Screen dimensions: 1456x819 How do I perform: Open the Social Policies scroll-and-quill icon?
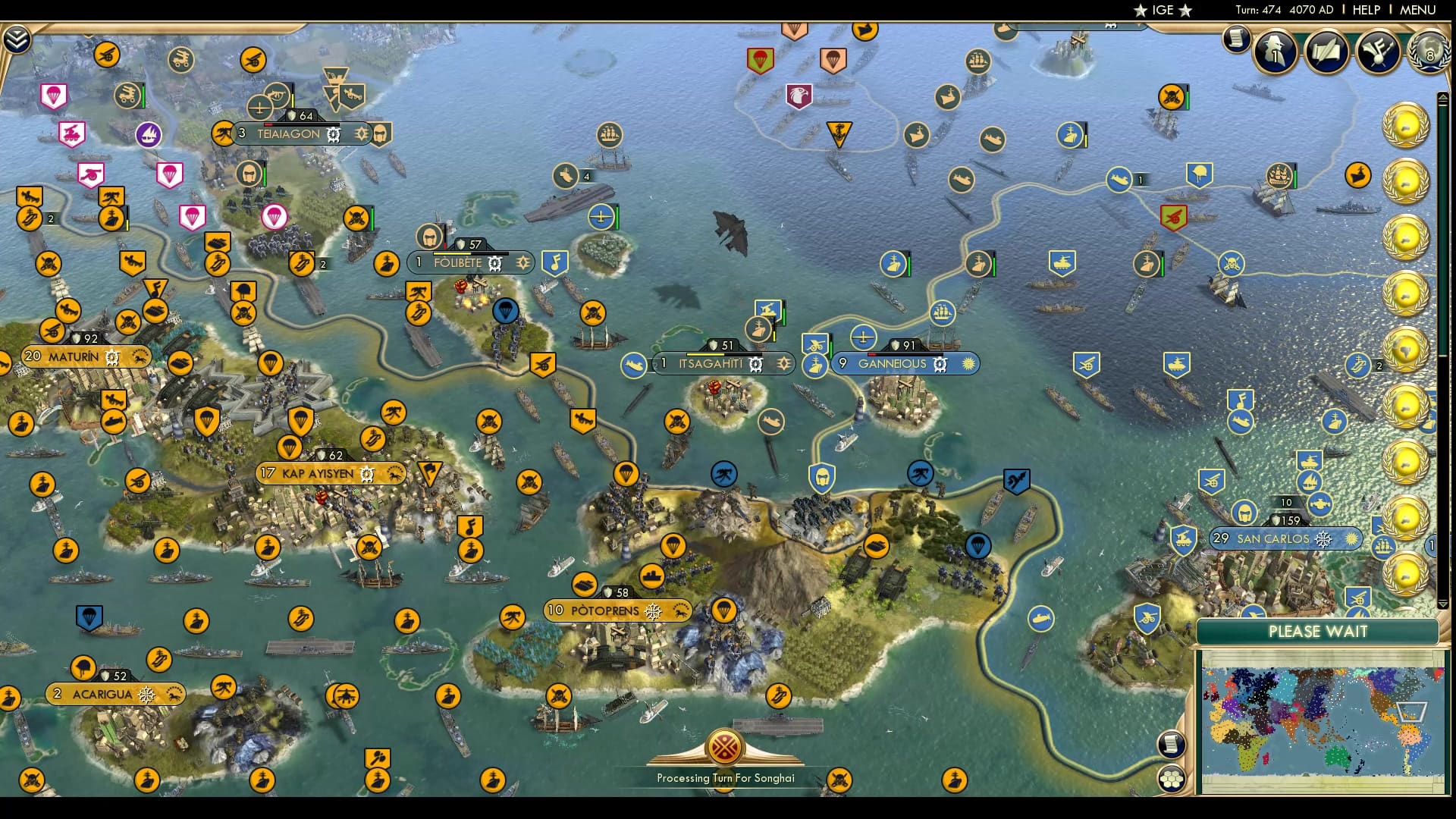click(x=1325, y=52)
